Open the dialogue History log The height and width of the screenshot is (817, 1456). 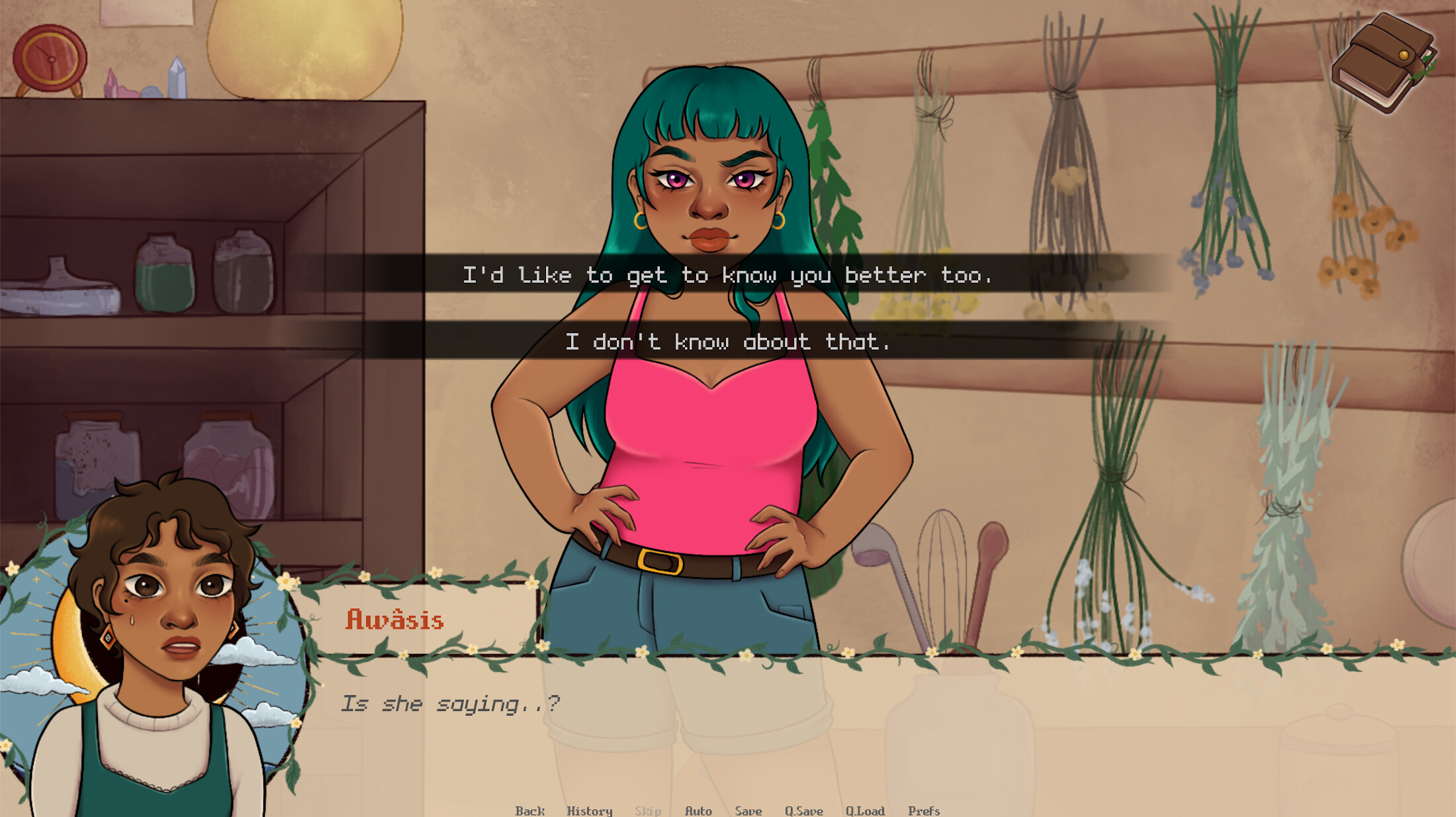click(589, 810)
